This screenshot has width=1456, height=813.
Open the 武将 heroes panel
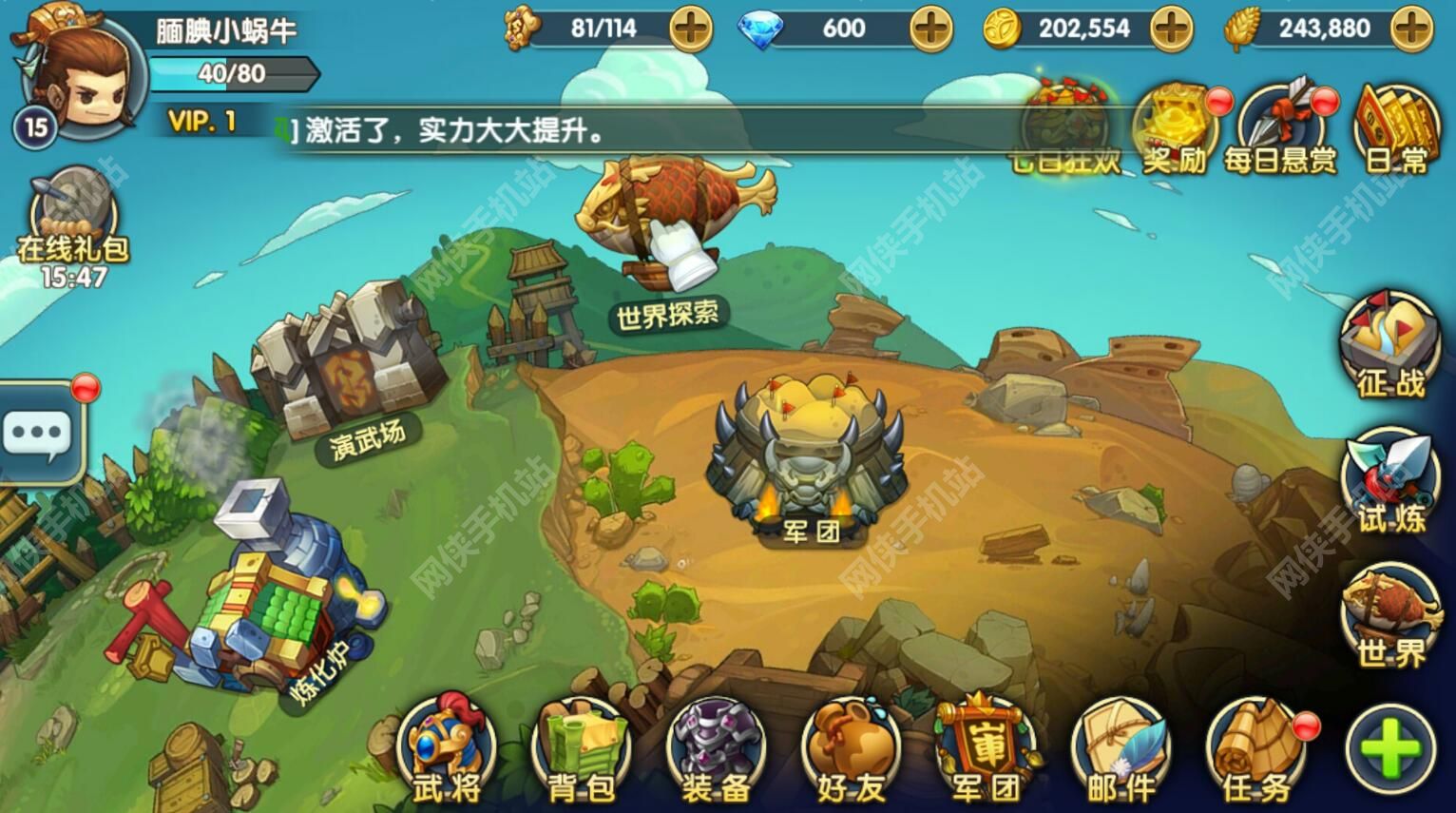[x=447, y=751]
